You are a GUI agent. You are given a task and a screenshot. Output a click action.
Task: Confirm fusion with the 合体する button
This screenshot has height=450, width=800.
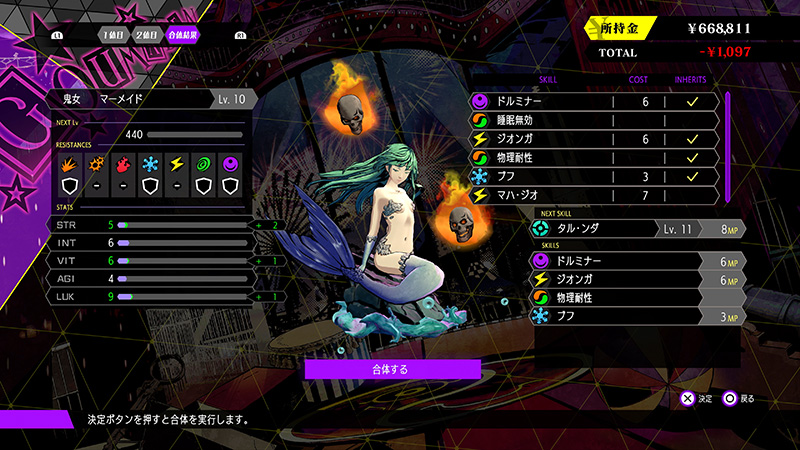[379, 369]
